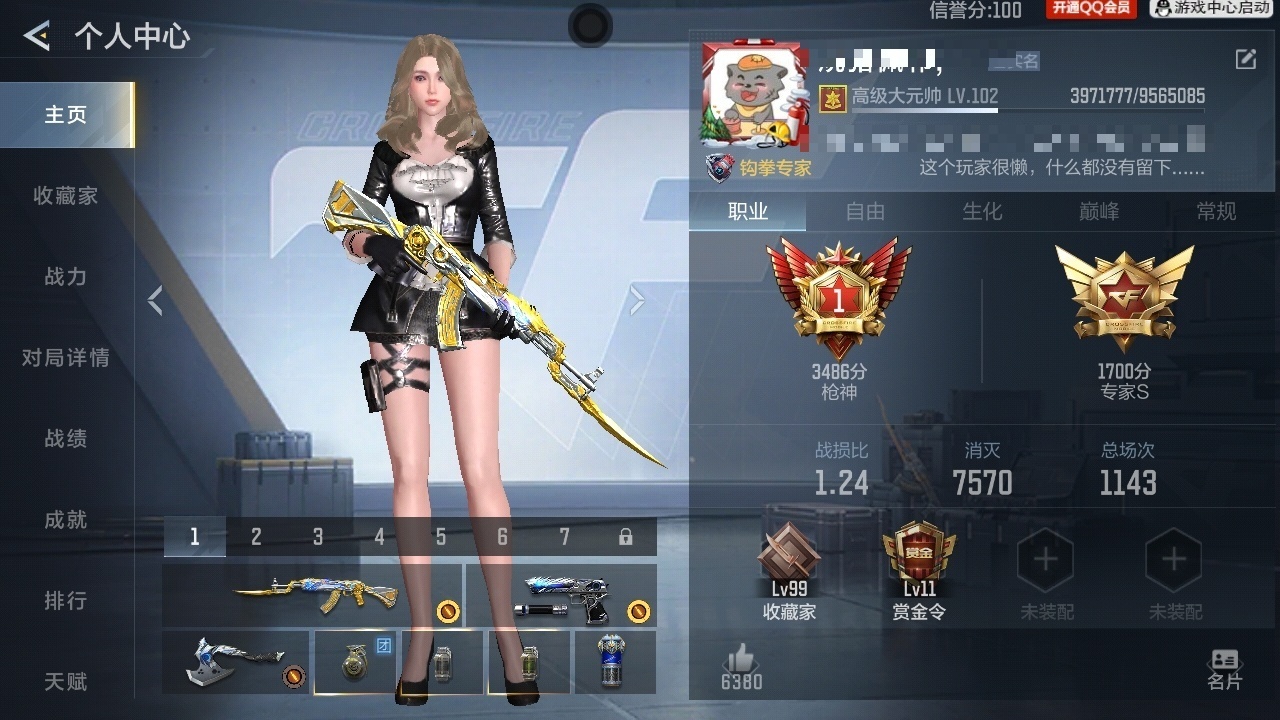Show the 排行 rankings page
Viewport: 1280px width, 720px height.
point(66,601)
